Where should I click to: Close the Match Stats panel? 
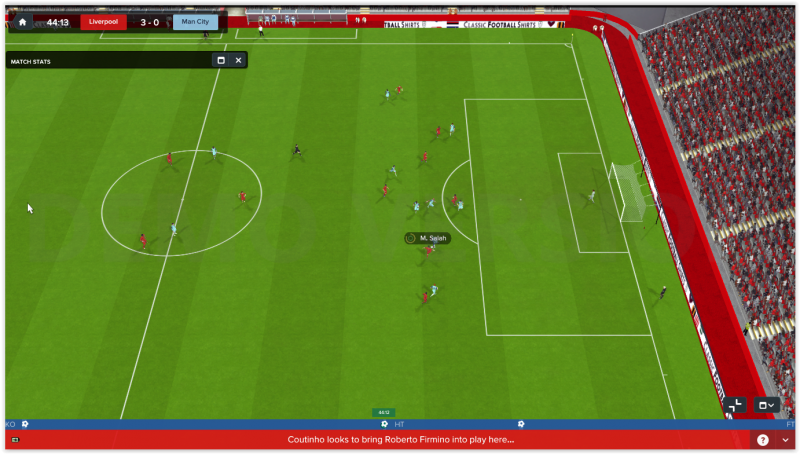pyautogui.click(x=238, y=60)
